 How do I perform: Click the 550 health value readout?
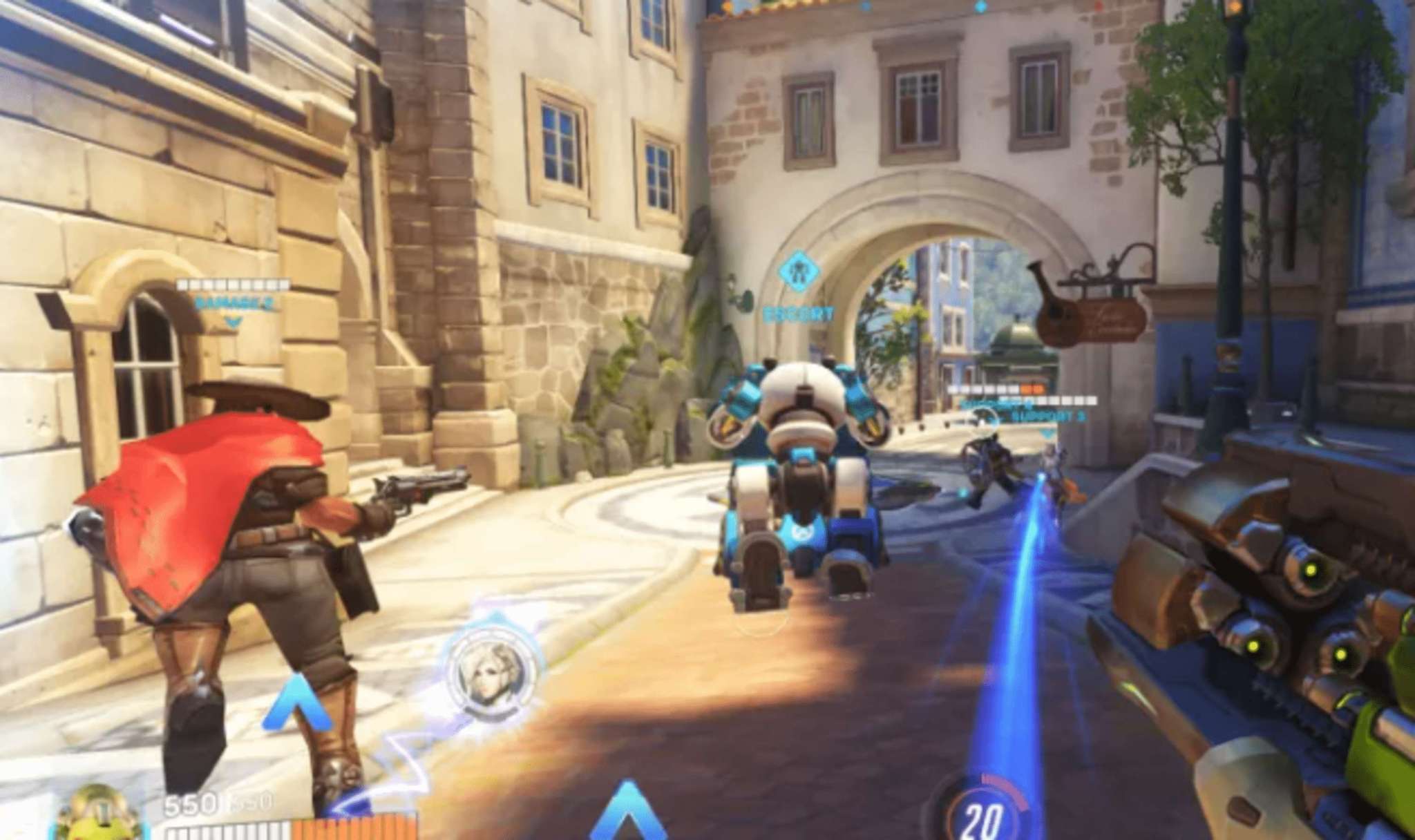[x=191, y=805]
